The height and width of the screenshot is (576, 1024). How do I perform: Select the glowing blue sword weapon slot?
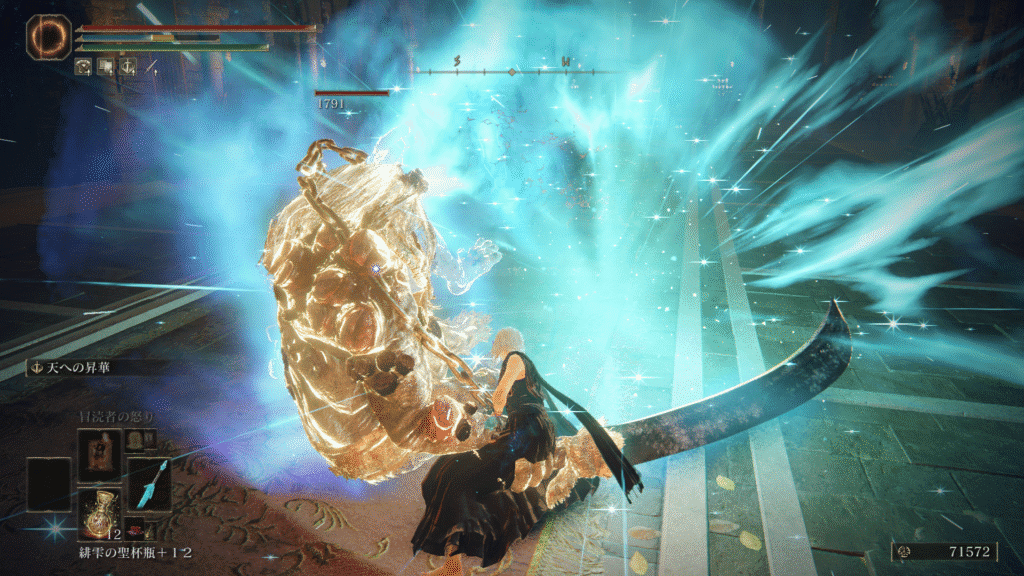point(149,484)
